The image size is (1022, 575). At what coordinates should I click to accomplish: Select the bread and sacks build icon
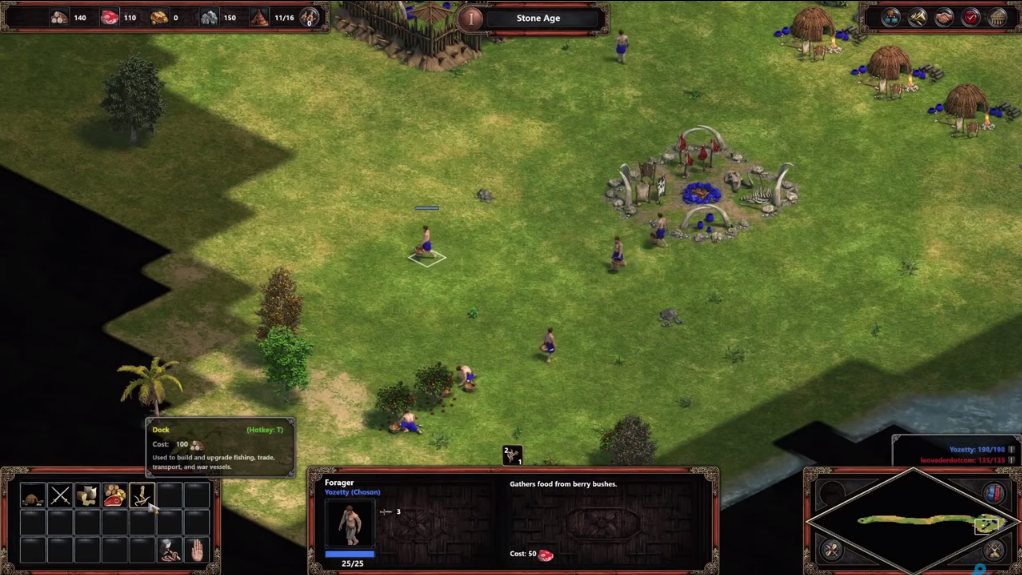click(x=87, y=495)
